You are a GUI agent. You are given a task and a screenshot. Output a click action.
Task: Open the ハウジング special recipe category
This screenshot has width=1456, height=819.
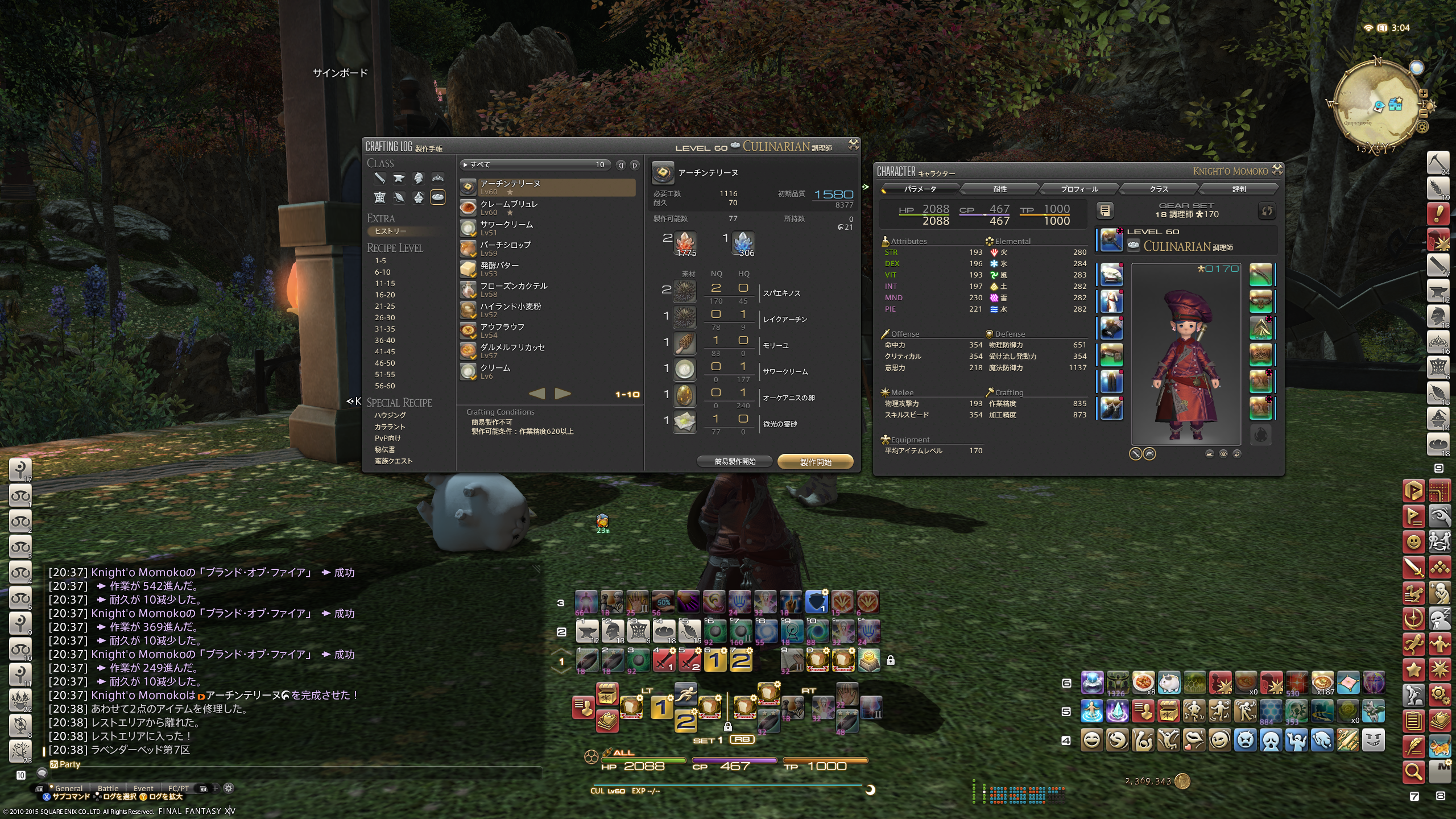pos(390,416)
